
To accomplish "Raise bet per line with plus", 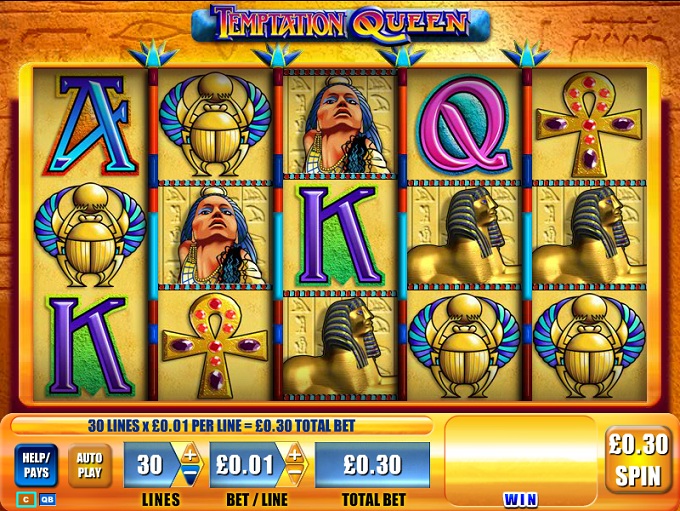I will tap(294, 455).
